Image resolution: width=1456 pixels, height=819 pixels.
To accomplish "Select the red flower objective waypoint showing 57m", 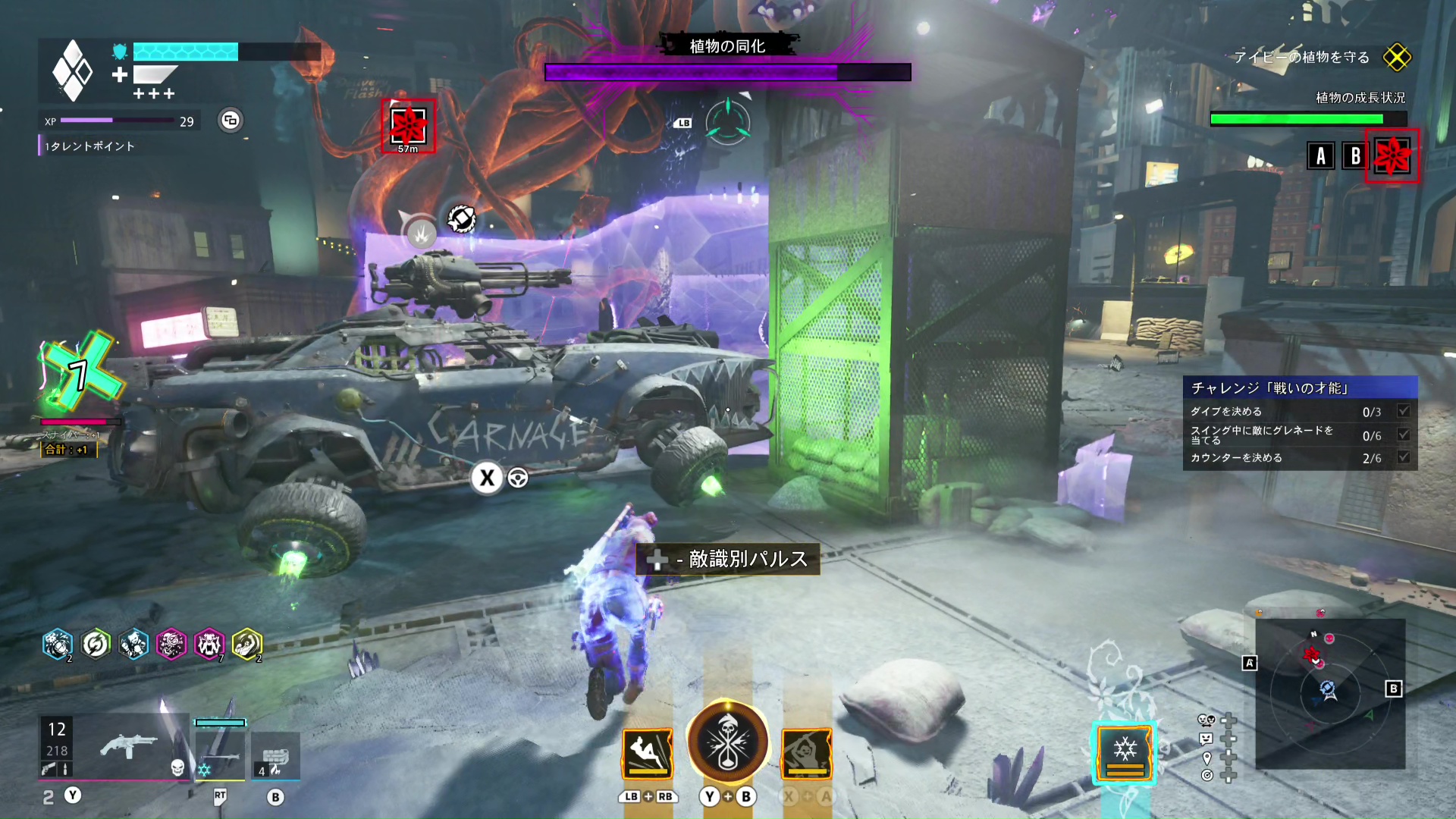I will (x=408, y=125).
